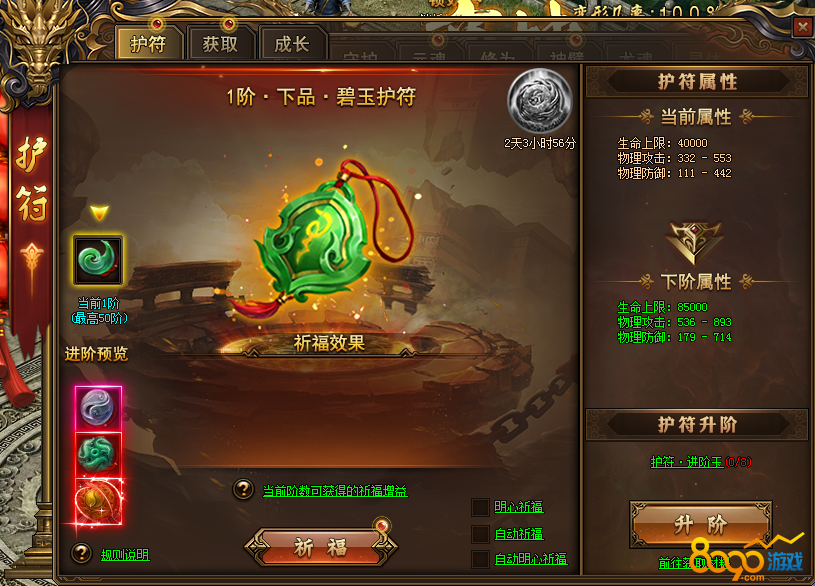Select the 成长 tab
The width and height of the screenshot is (815, 586).
(292, 44)
